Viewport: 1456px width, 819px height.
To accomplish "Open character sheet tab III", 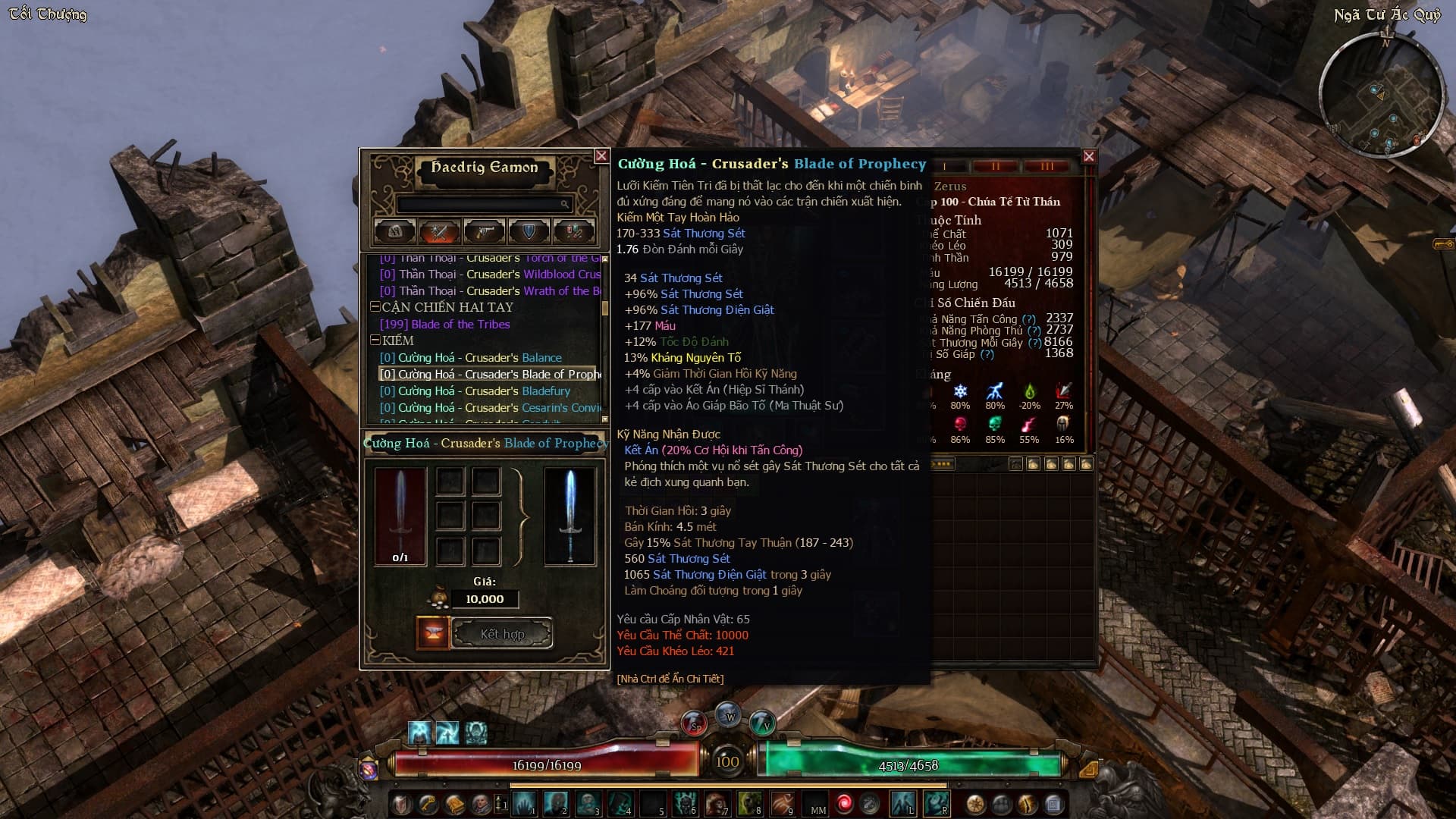I will click(x=1046, y=167).
